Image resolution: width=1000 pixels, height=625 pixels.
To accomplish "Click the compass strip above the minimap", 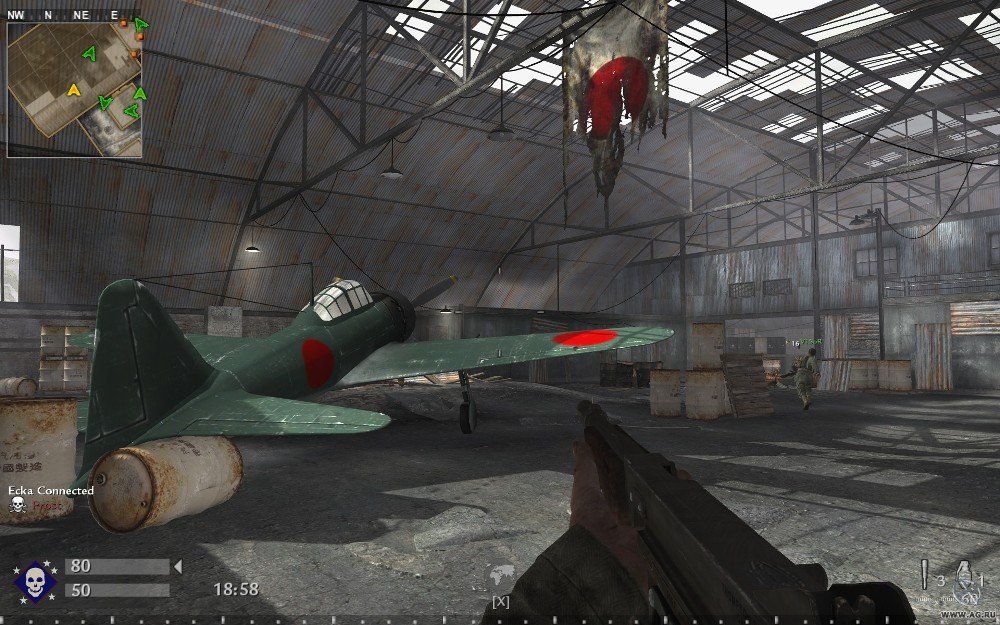I will tap(75, 16).
